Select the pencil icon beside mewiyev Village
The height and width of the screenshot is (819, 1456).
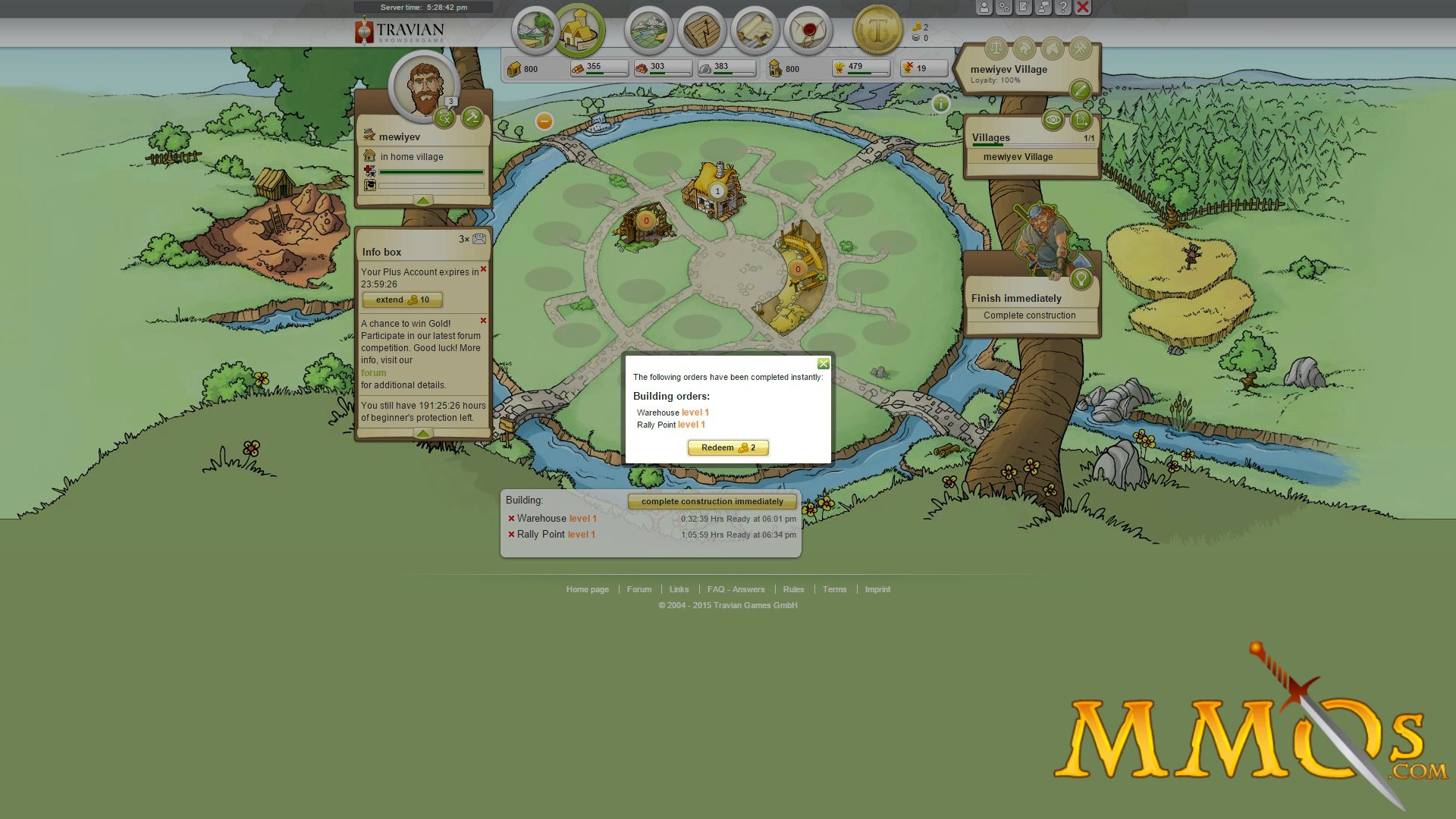point(1081,90)
